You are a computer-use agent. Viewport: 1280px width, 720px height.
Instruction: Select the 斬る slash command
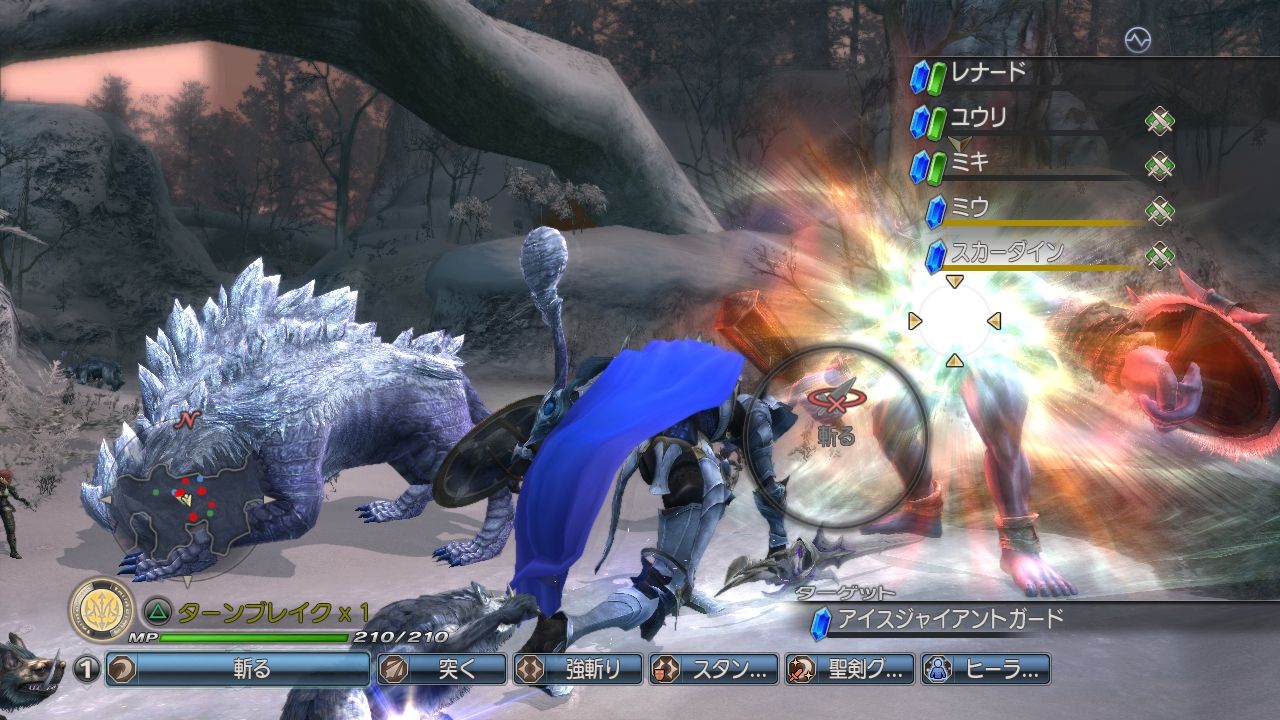point(238,669)
